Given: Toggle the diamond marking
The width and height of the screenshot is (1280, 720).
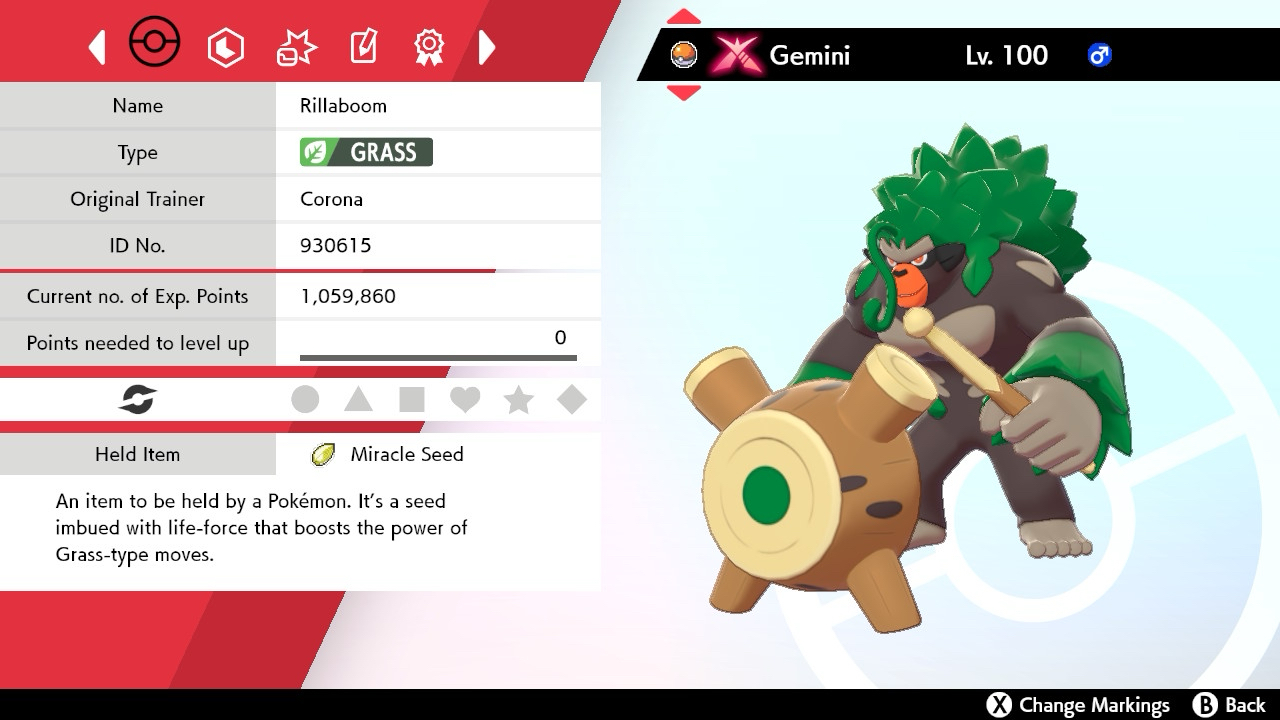Looking at the screenshot, I should 571,400.
